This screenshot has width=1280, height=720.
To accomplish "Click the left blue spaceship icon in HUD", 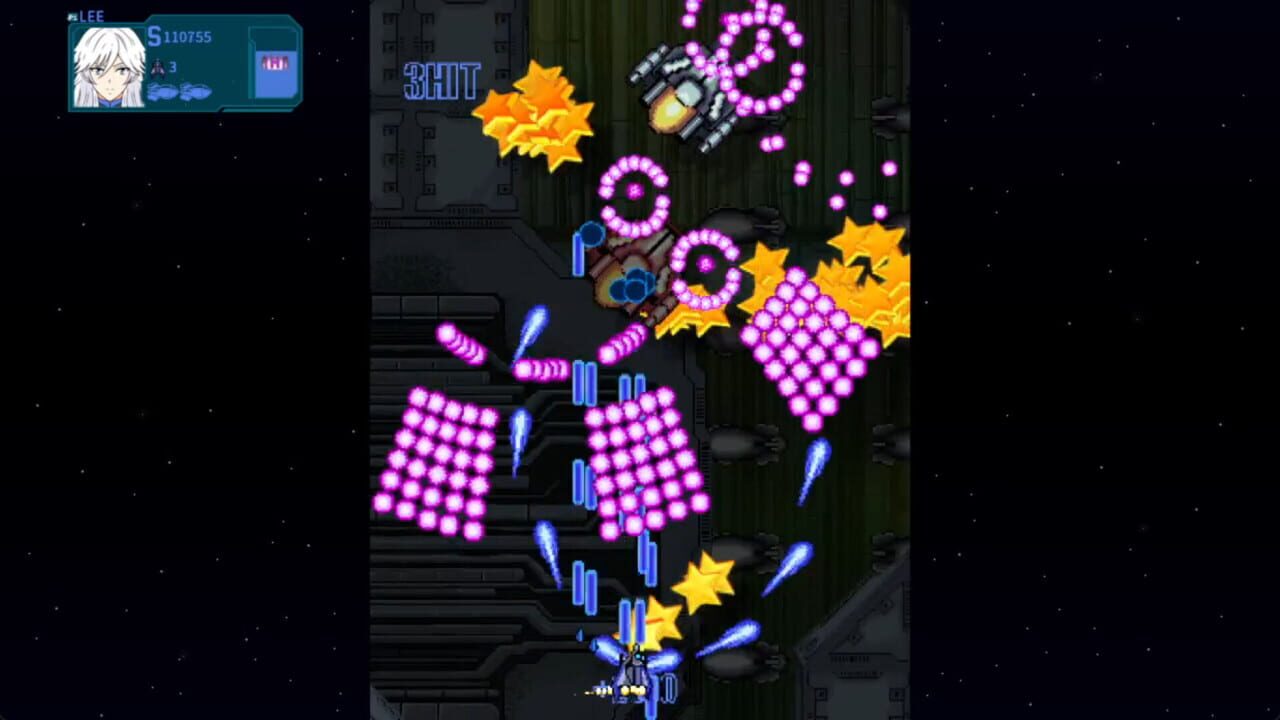I will (x=160, y=92).
